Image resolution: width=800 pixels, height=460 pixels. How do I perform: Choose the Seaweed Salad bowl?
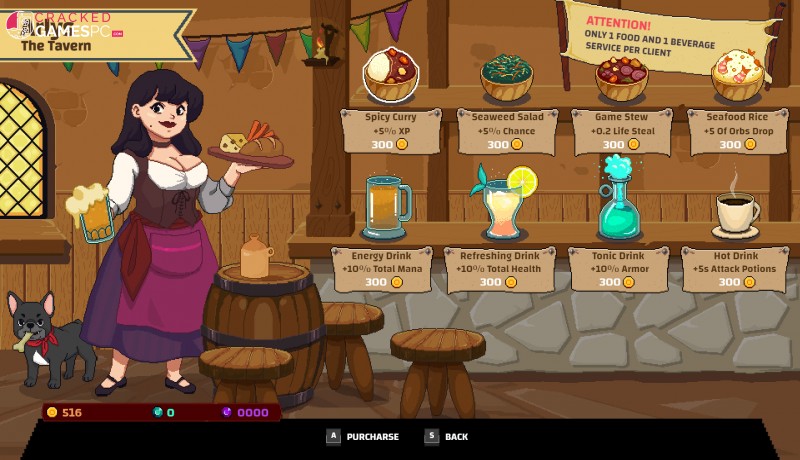tap(507, 77)
